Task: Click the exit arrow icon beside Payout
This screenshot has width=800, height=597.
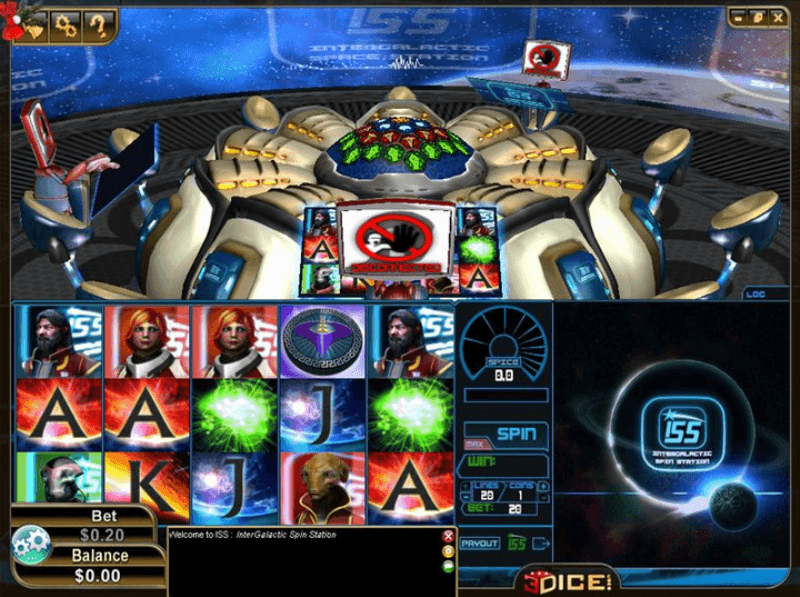Action: tap(541, 543)
